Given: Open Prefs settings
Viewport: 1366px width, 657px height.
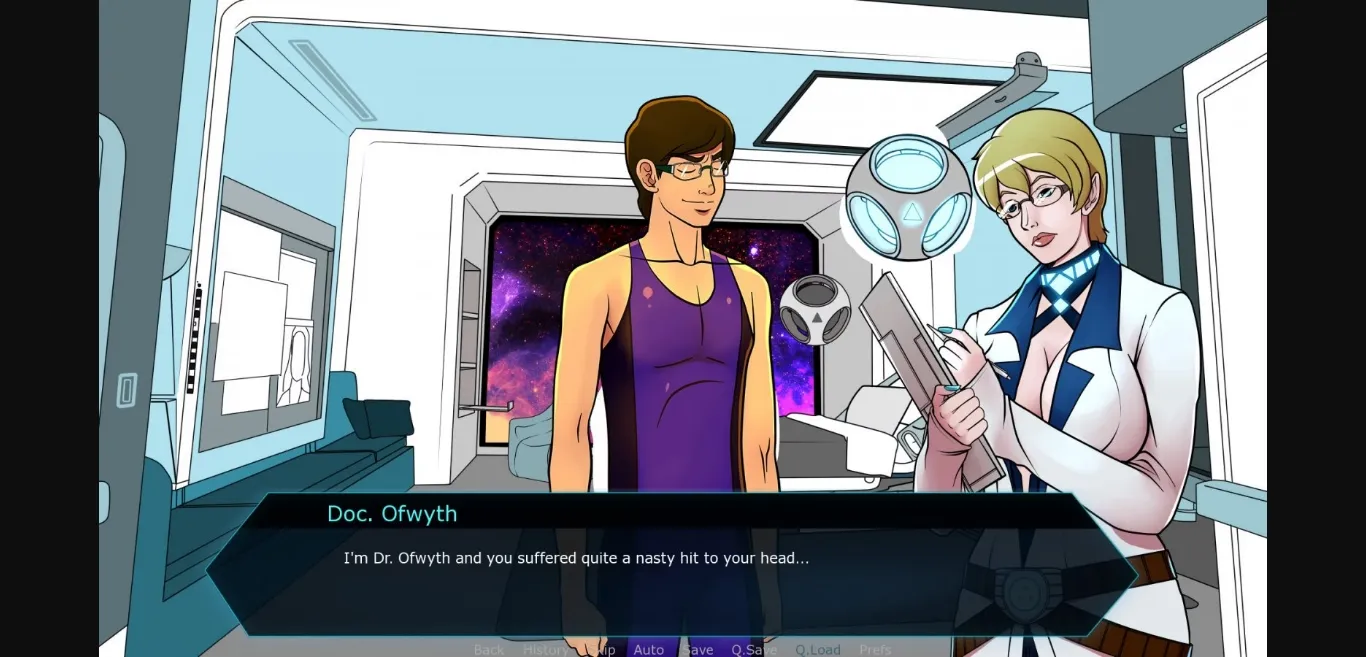Looking at the screenshot, I should 875,650.
